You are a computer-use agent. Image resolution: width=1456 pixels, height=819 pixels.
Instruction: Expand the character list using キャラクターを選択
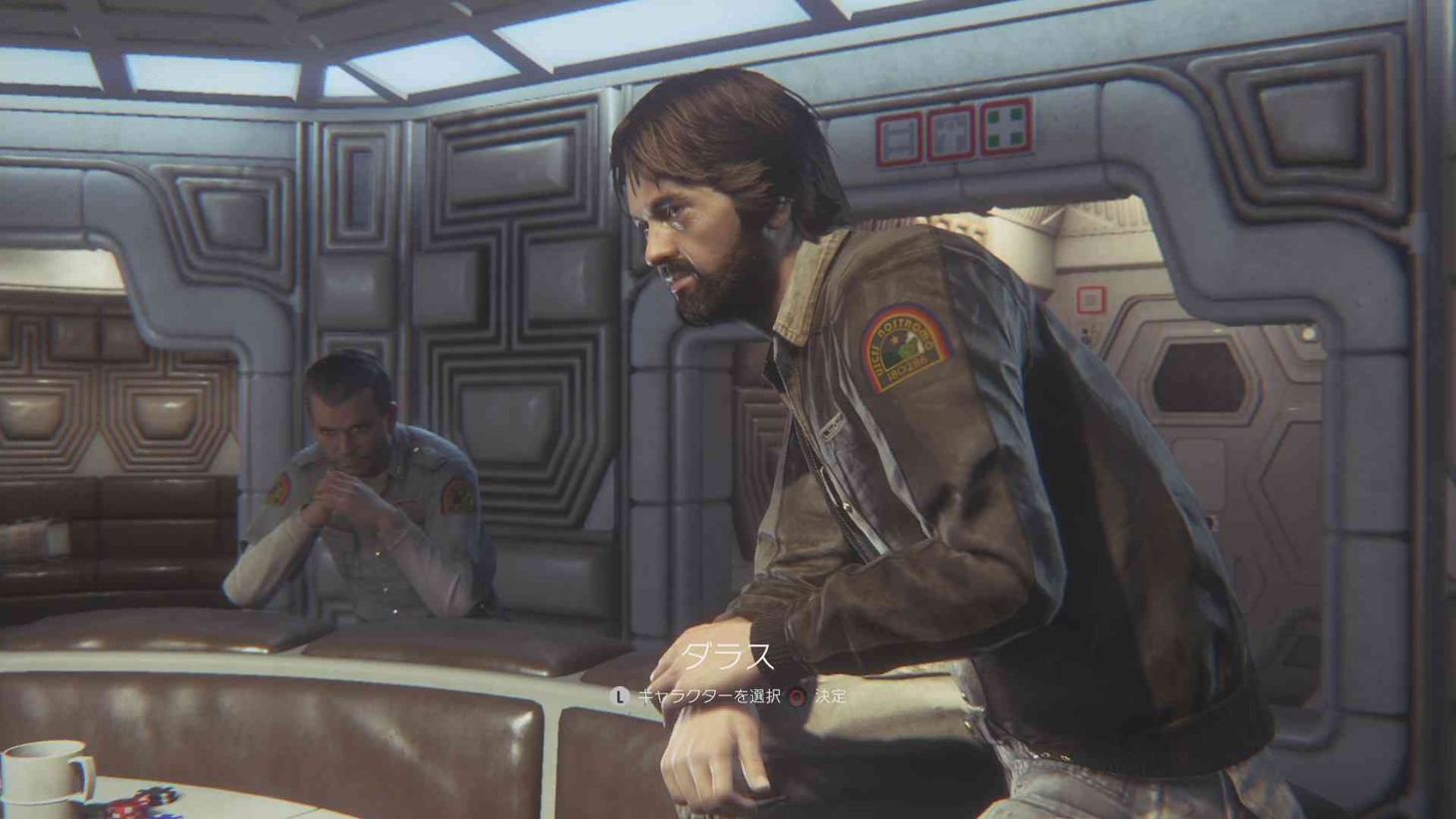[x=711, y=696]
